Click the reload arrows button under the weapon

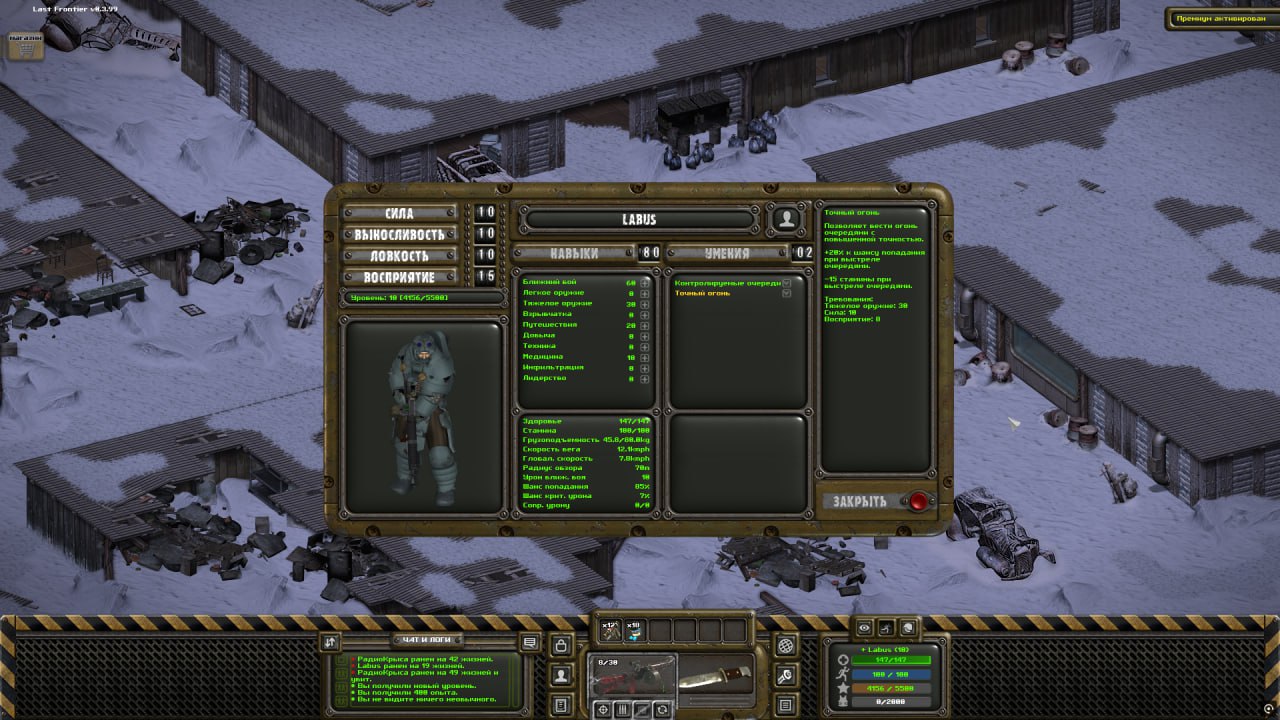click(662, 709)
